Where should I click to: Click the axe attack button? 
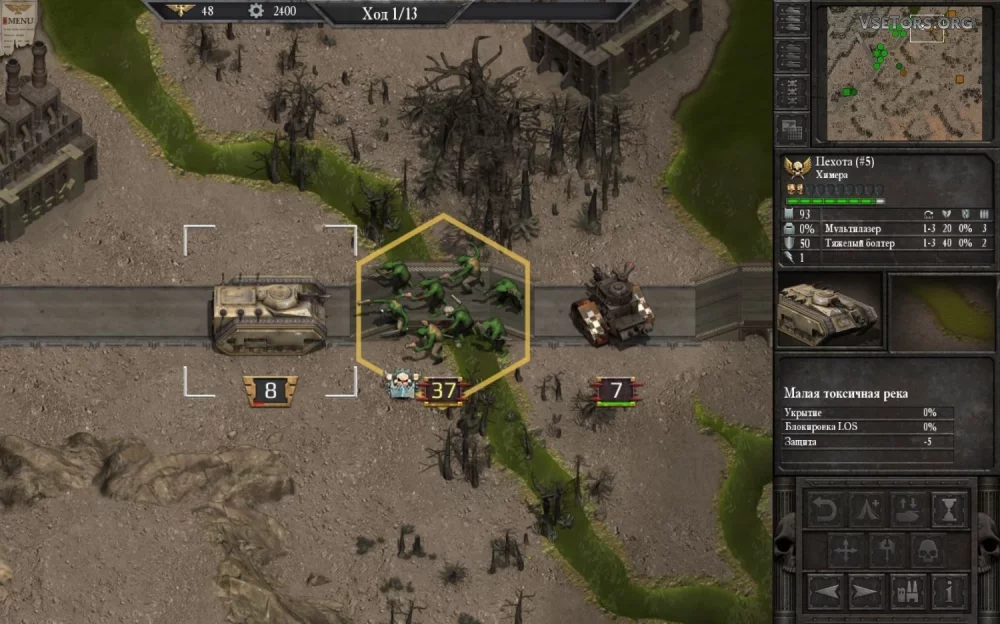886,551
